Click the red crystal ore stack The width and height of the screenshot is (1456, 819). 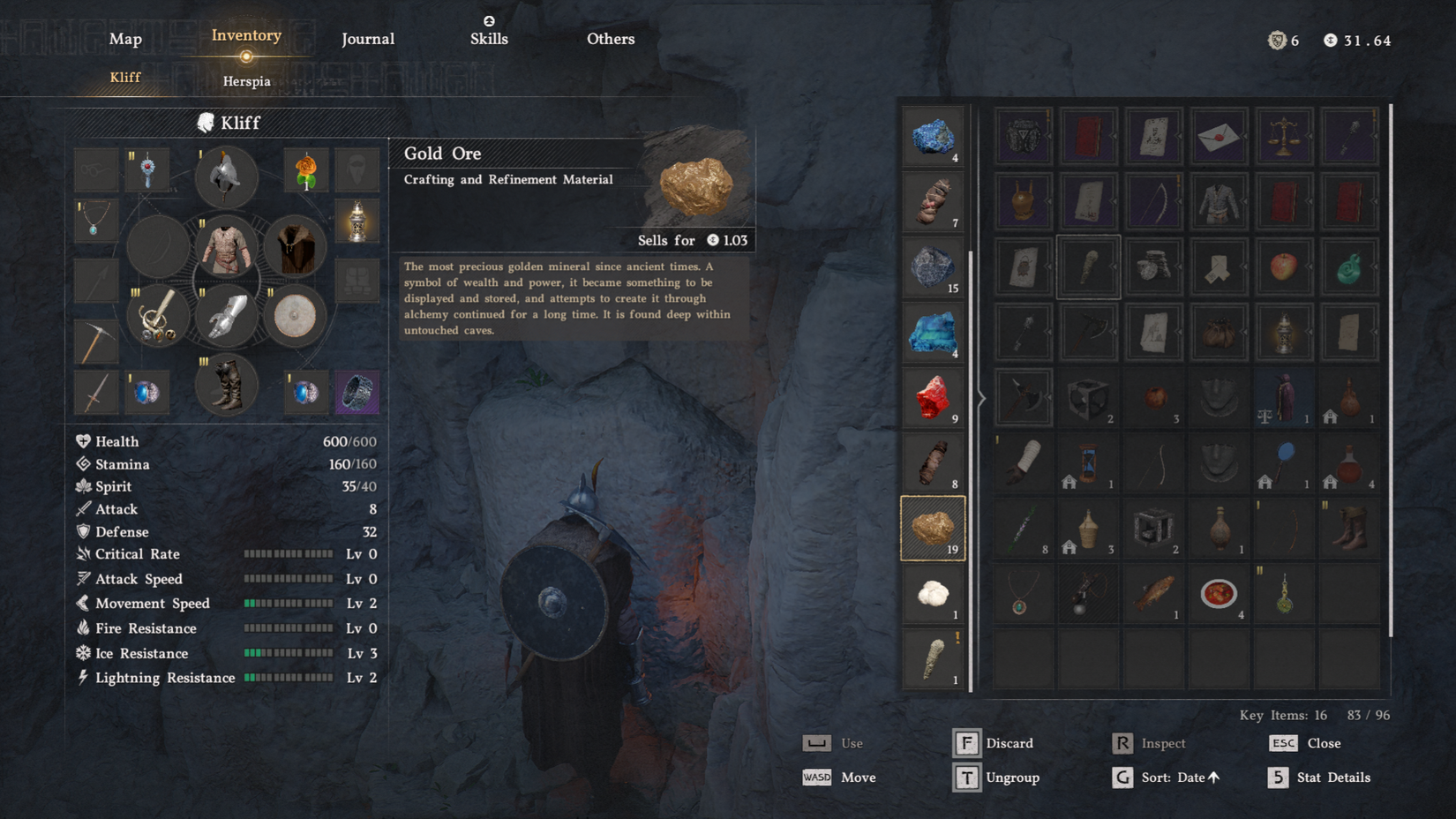click(x=933, y=398)
